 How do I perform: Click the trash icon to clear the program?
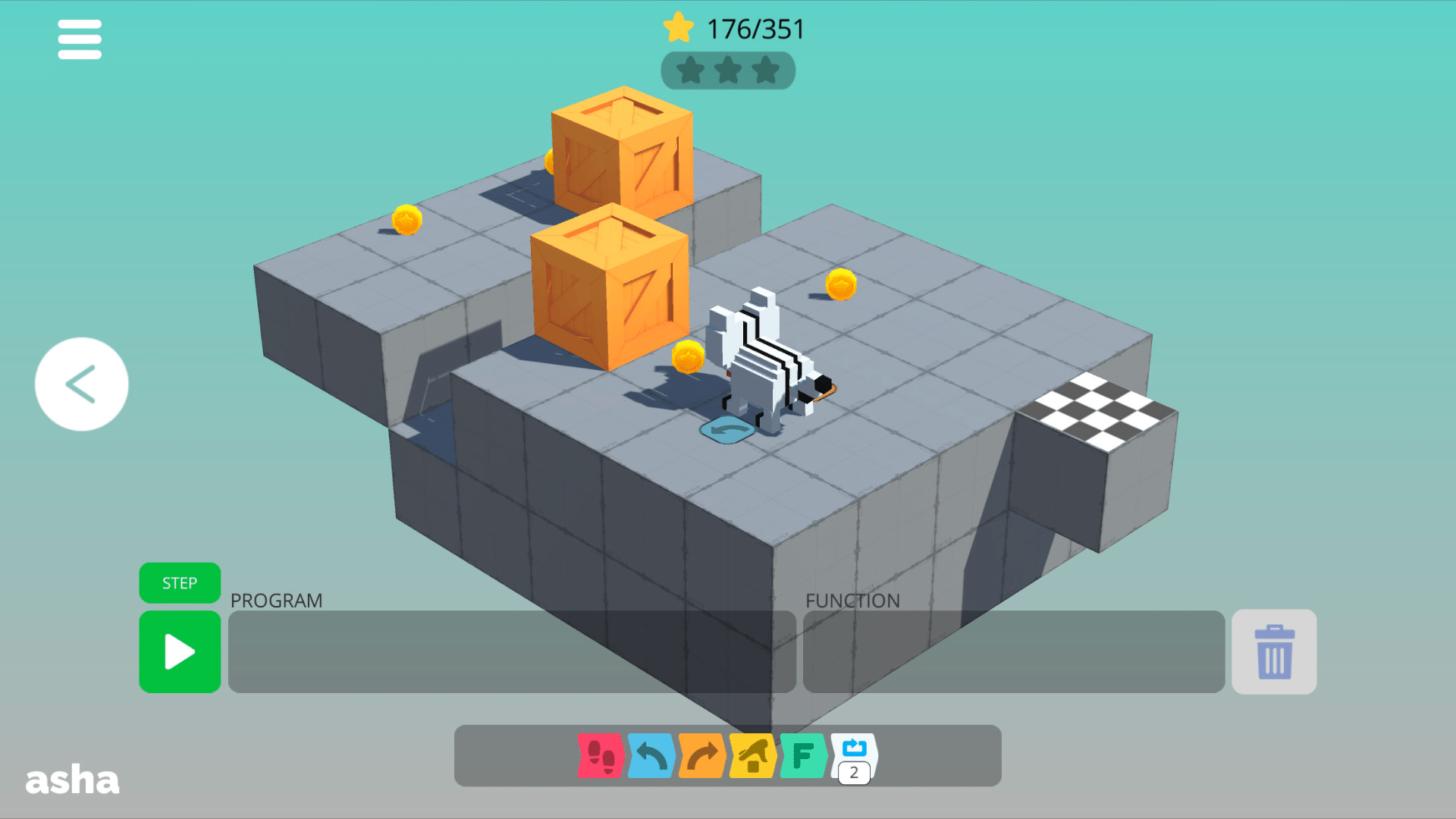coord(1273,652)
